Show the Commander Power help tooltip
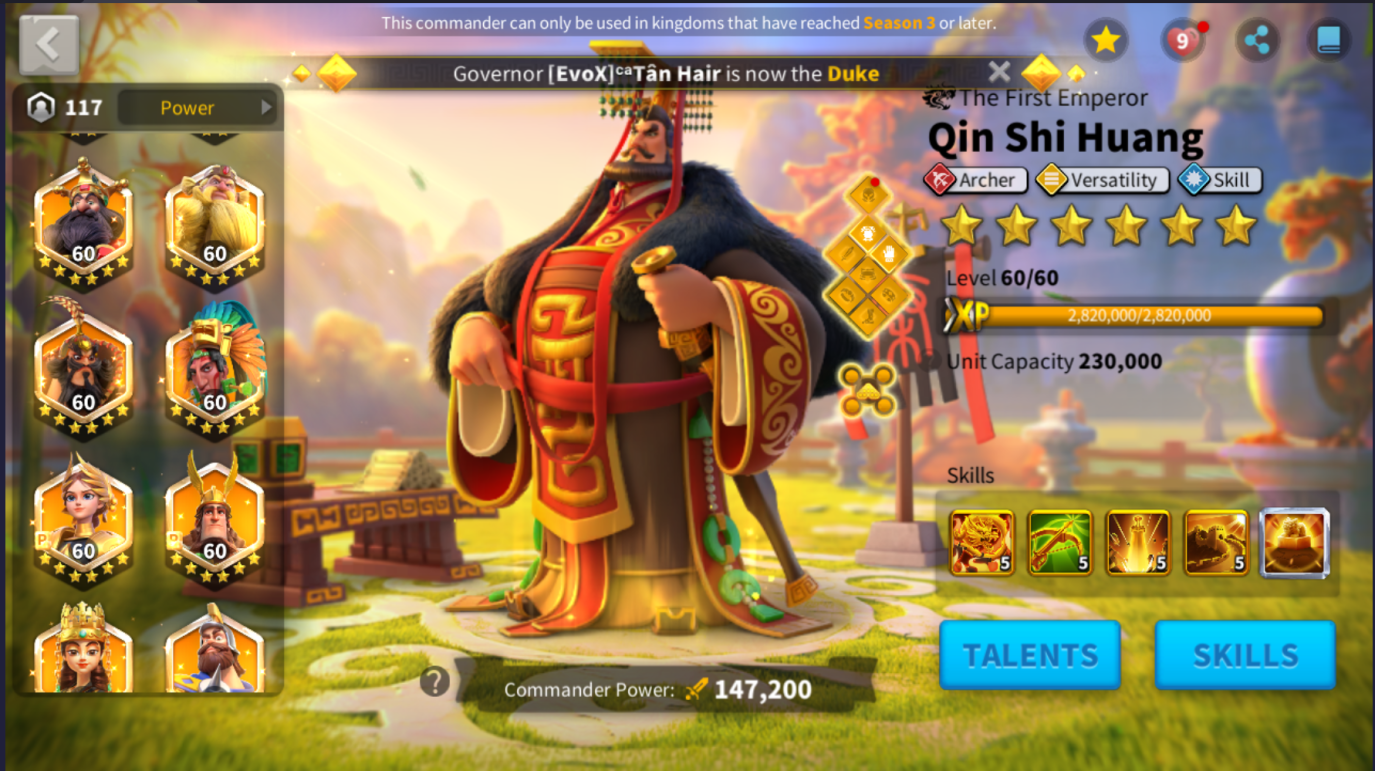1375x771 pixels. pos(434,682)
